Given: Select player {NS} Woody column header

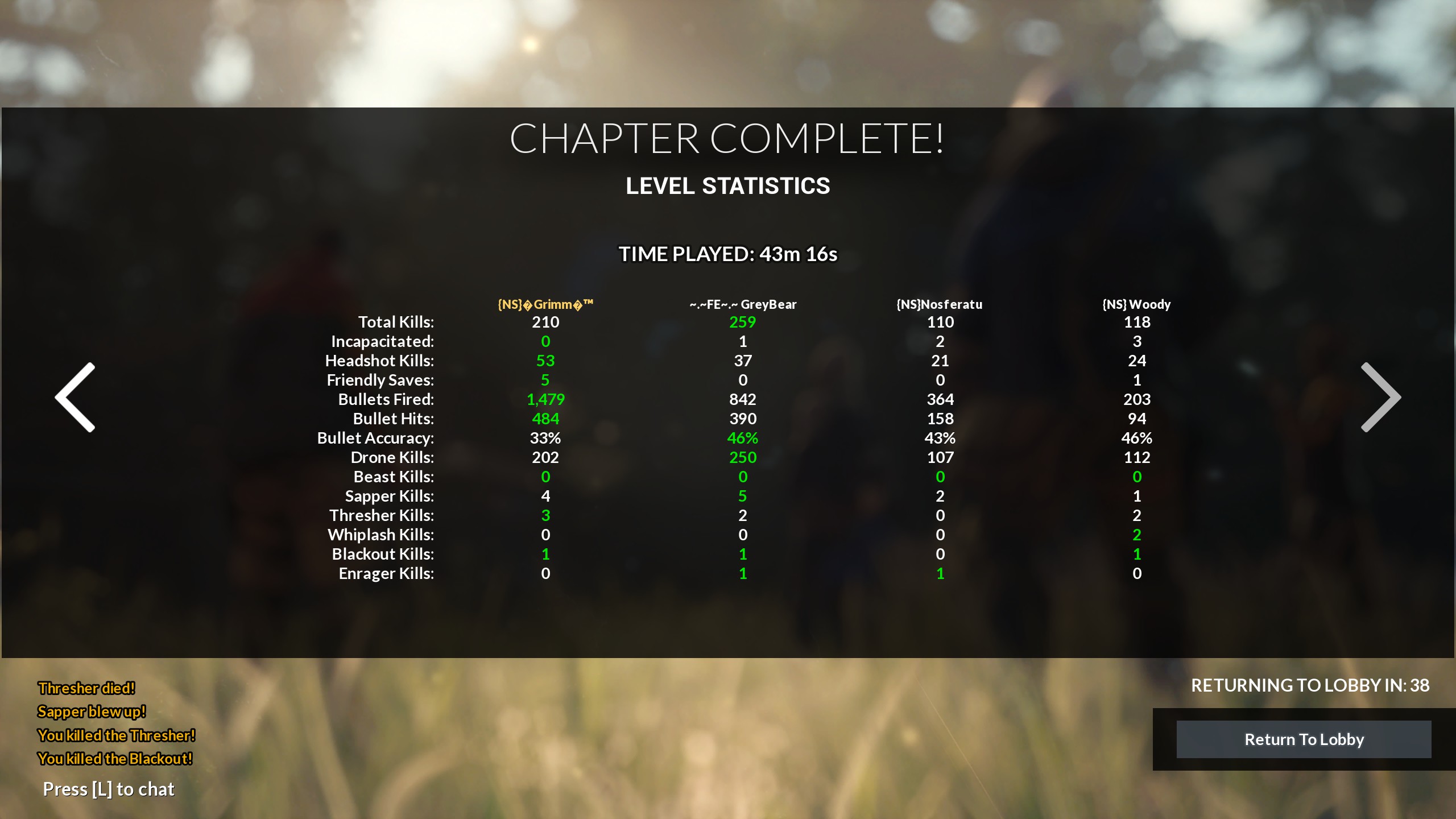Looking at the screenshot, I should (1135, 304).
